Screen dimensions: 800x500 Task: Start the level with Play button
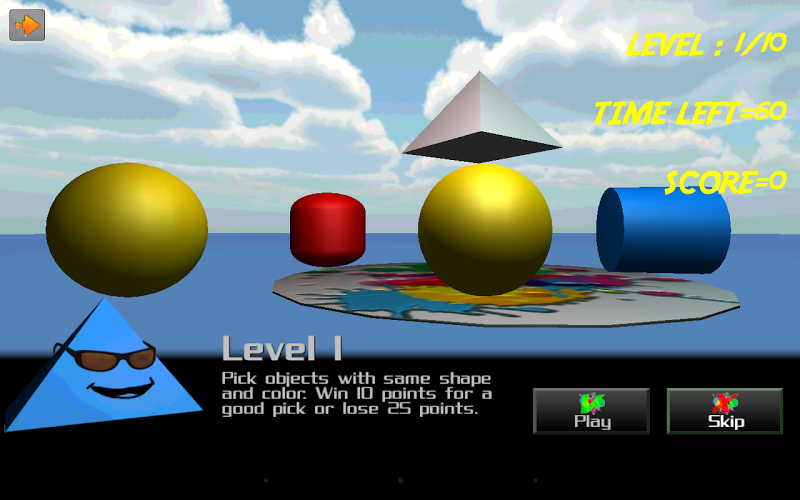tap(591, 411)
